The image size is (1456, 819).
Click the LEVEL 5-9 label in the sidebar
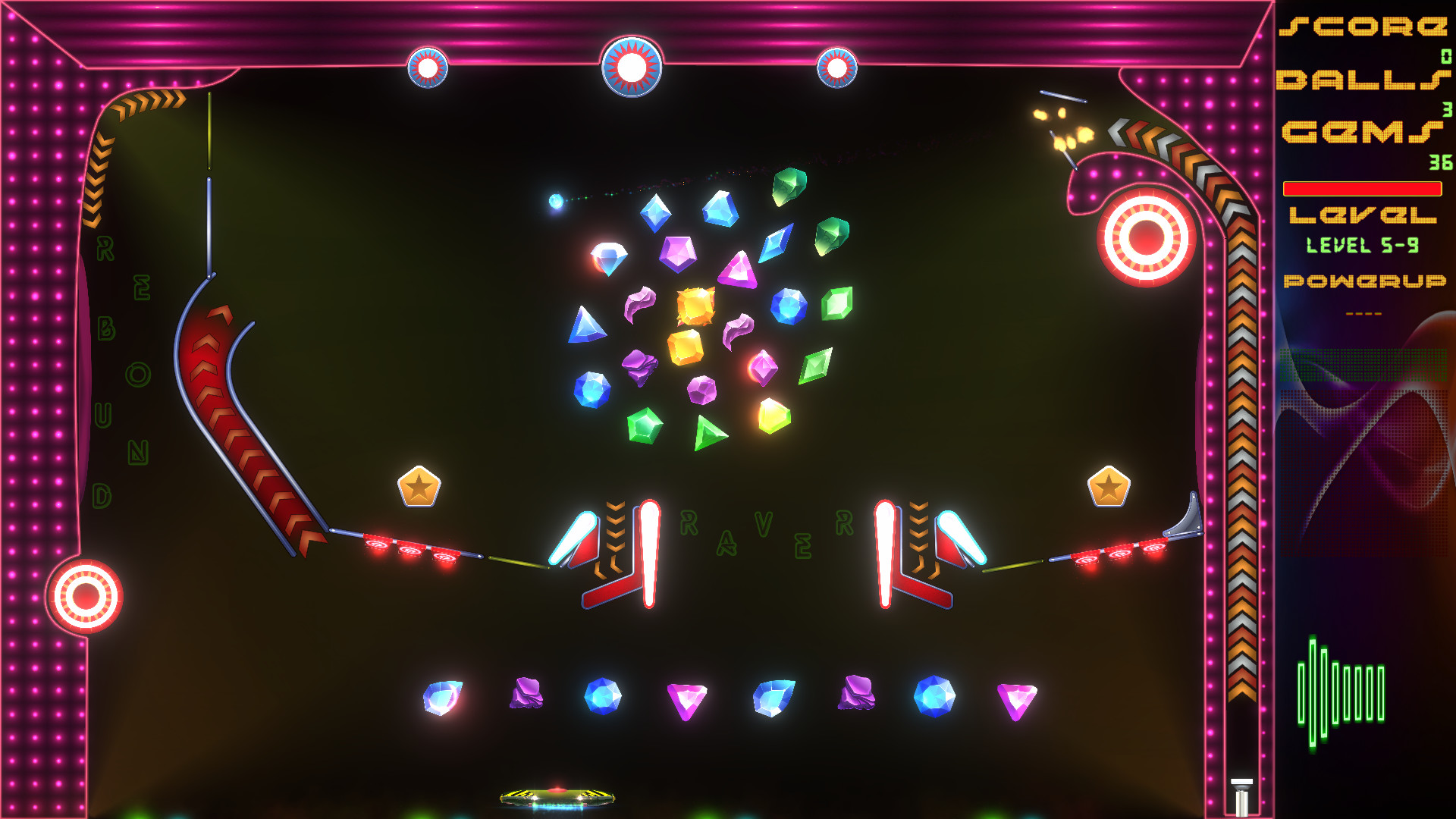click(x=1363, y=246)
